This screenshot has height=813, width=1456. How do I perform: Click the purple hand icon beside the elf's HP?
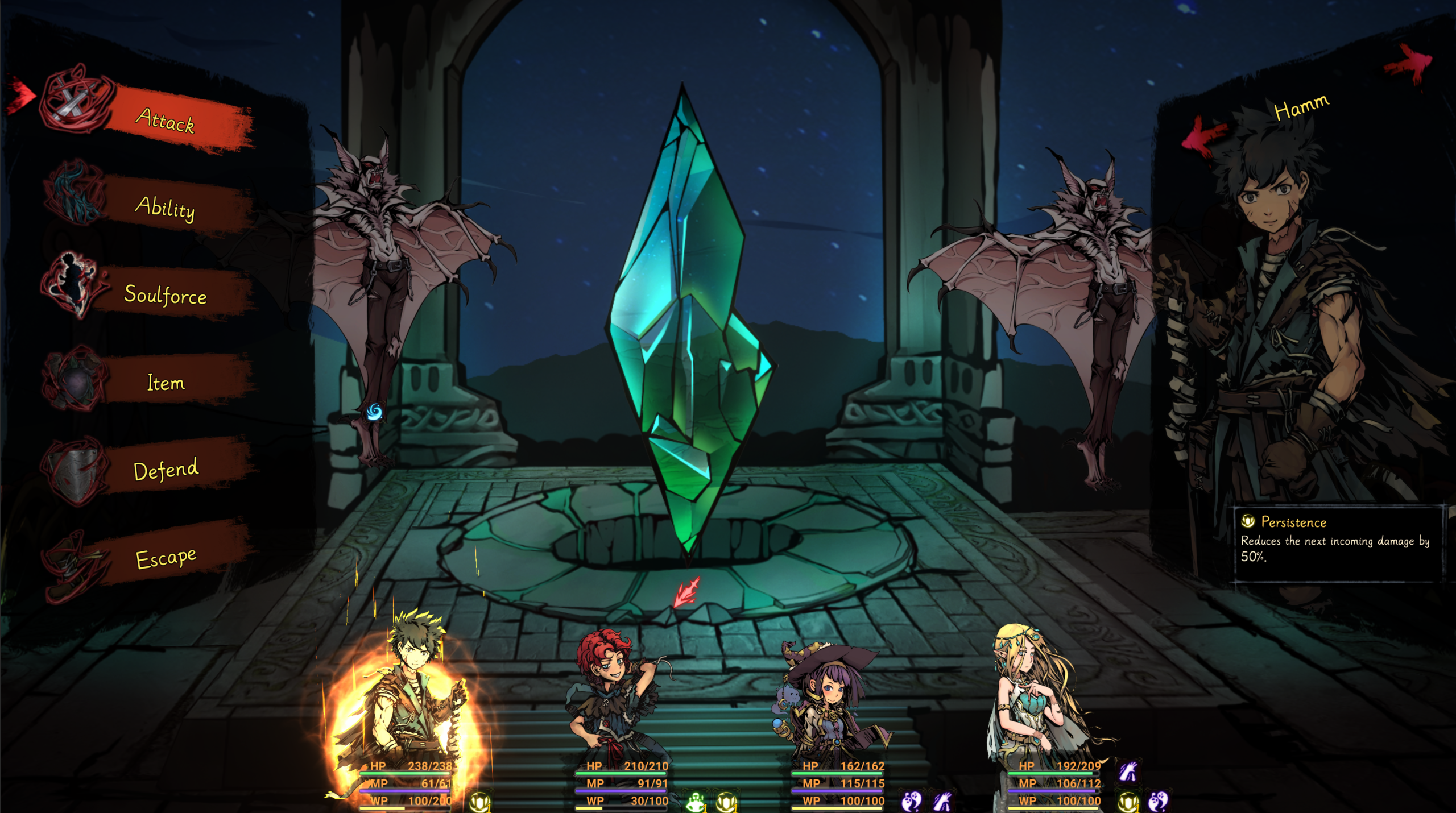pos(1127,771)
